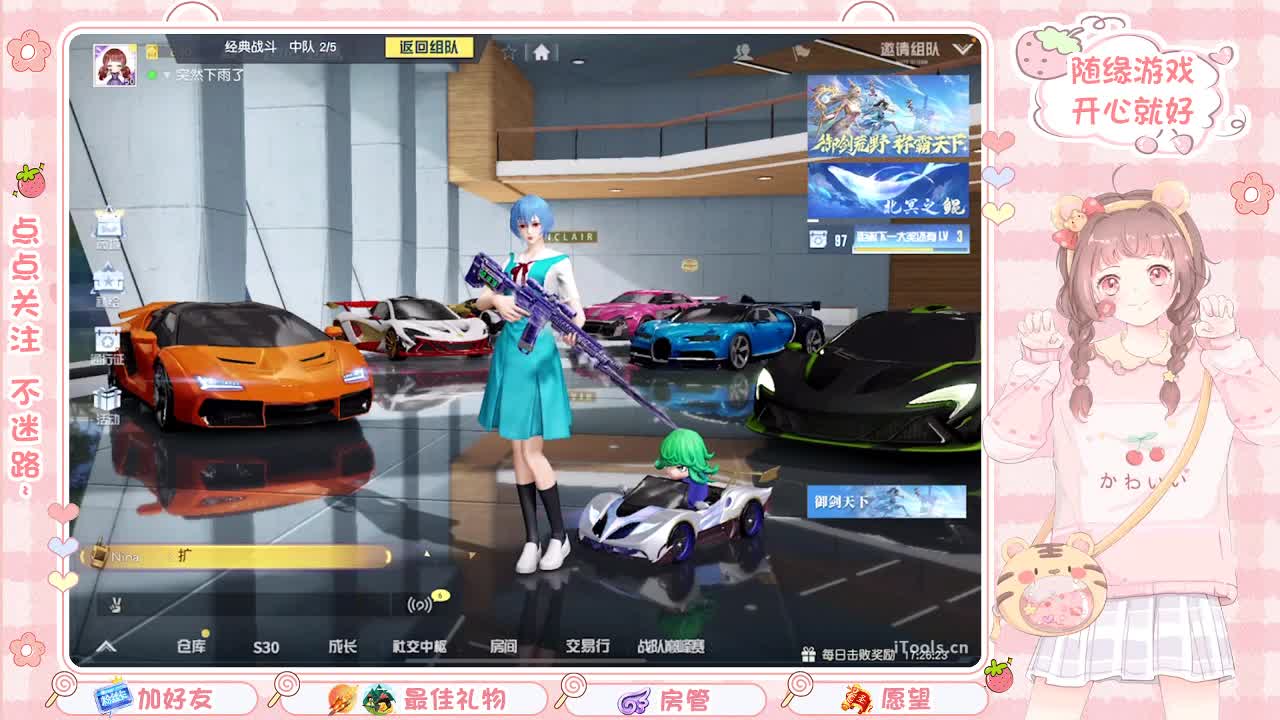Toggle the voice channel speaker icon
This screenshot has width=1280, height=720.
coord(418,605)
